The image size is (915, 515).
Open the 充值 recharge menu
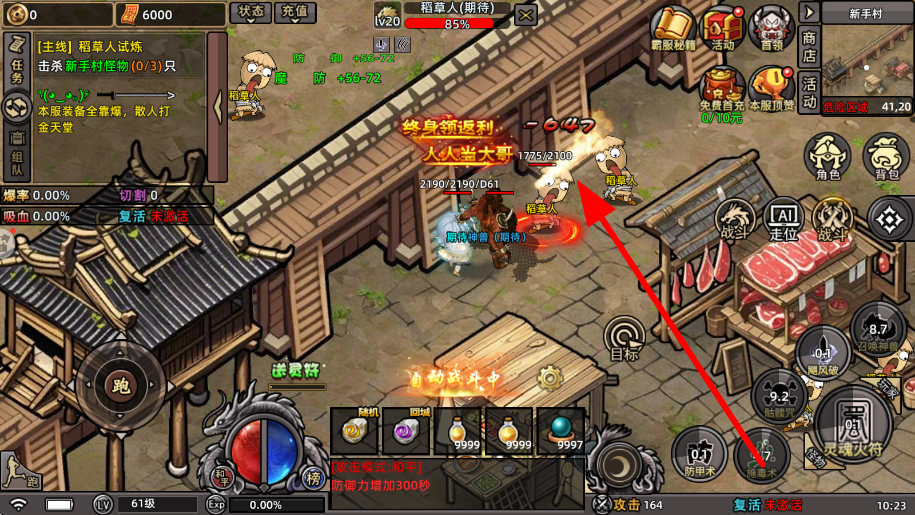click(x=294, y=12)
